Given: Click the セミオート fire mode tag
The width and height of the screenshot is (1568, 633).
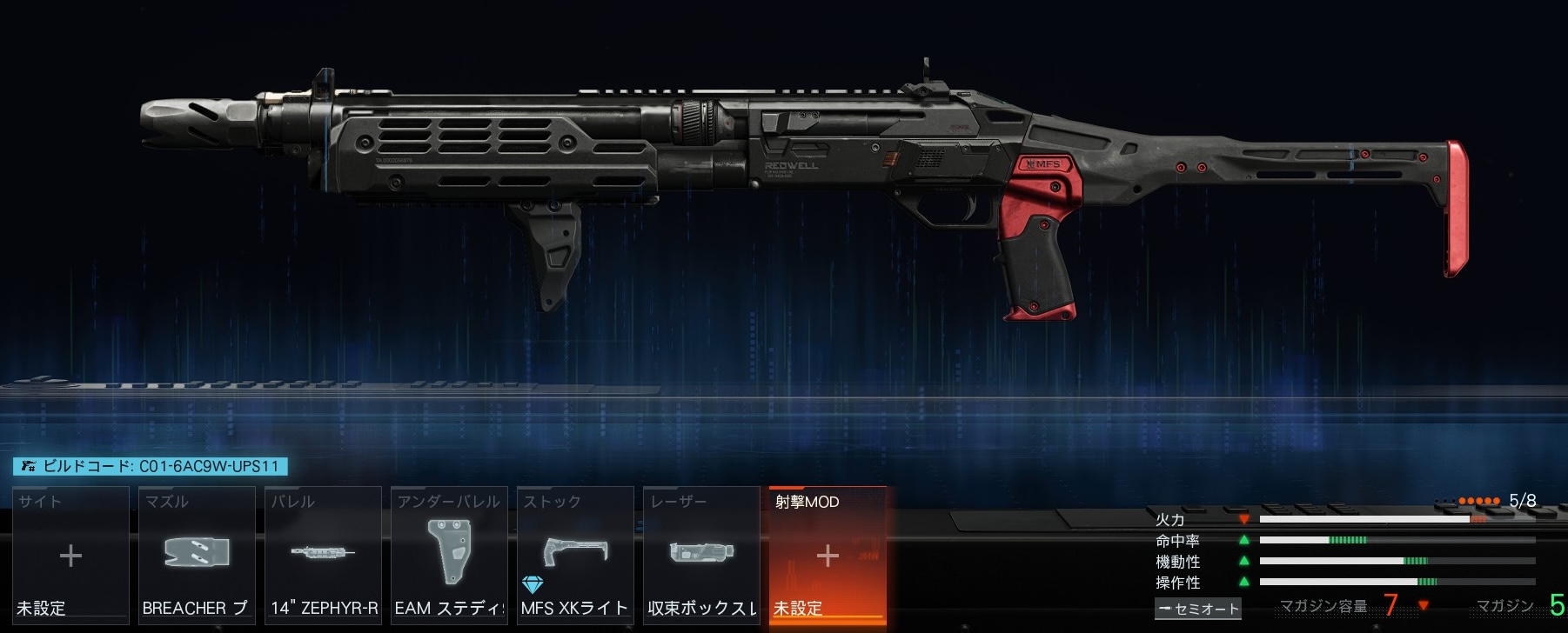Looking at the screenshot, I should (x=1197, y=609).
